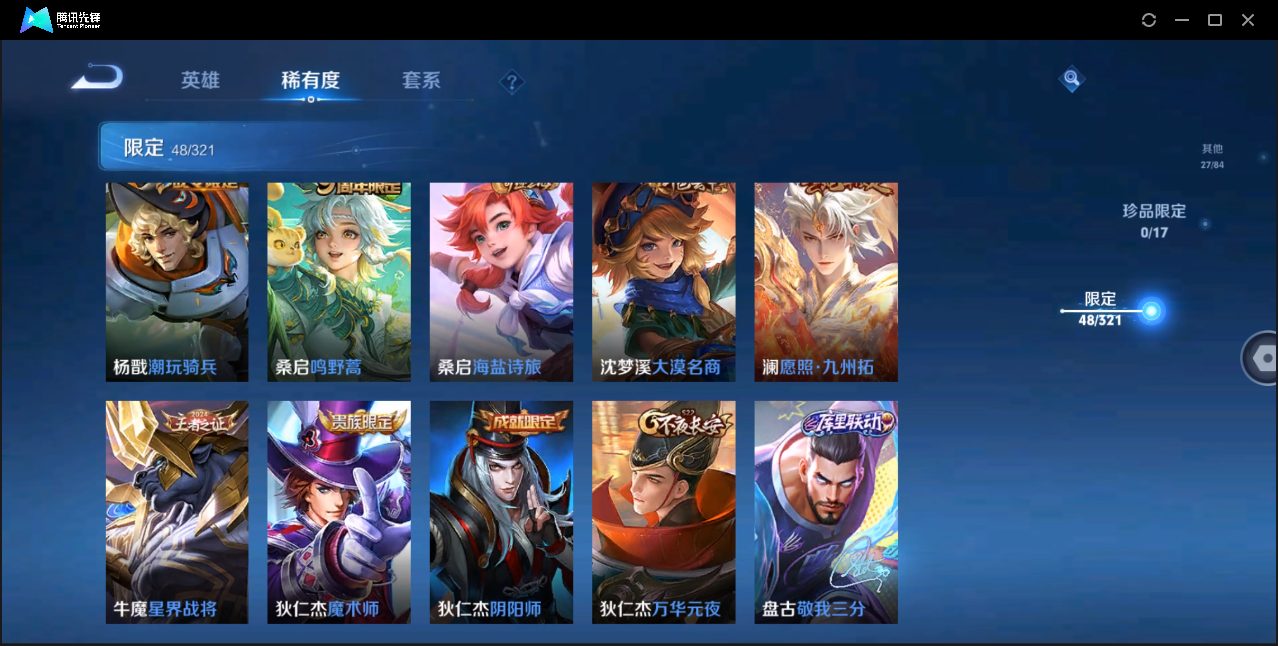
Task: View the 狄仁杰 万华元夜 skin card
Action: click(x=663, y=512)
